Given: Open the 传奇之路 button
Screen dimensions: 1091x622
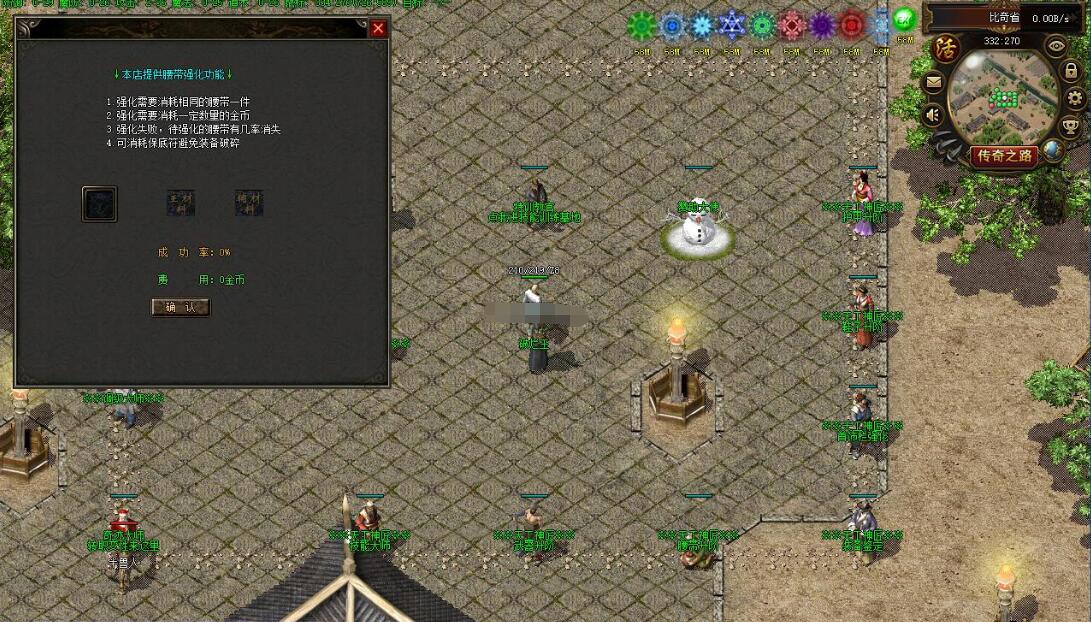Looking at the screenshot, I should click(1004, 156).
